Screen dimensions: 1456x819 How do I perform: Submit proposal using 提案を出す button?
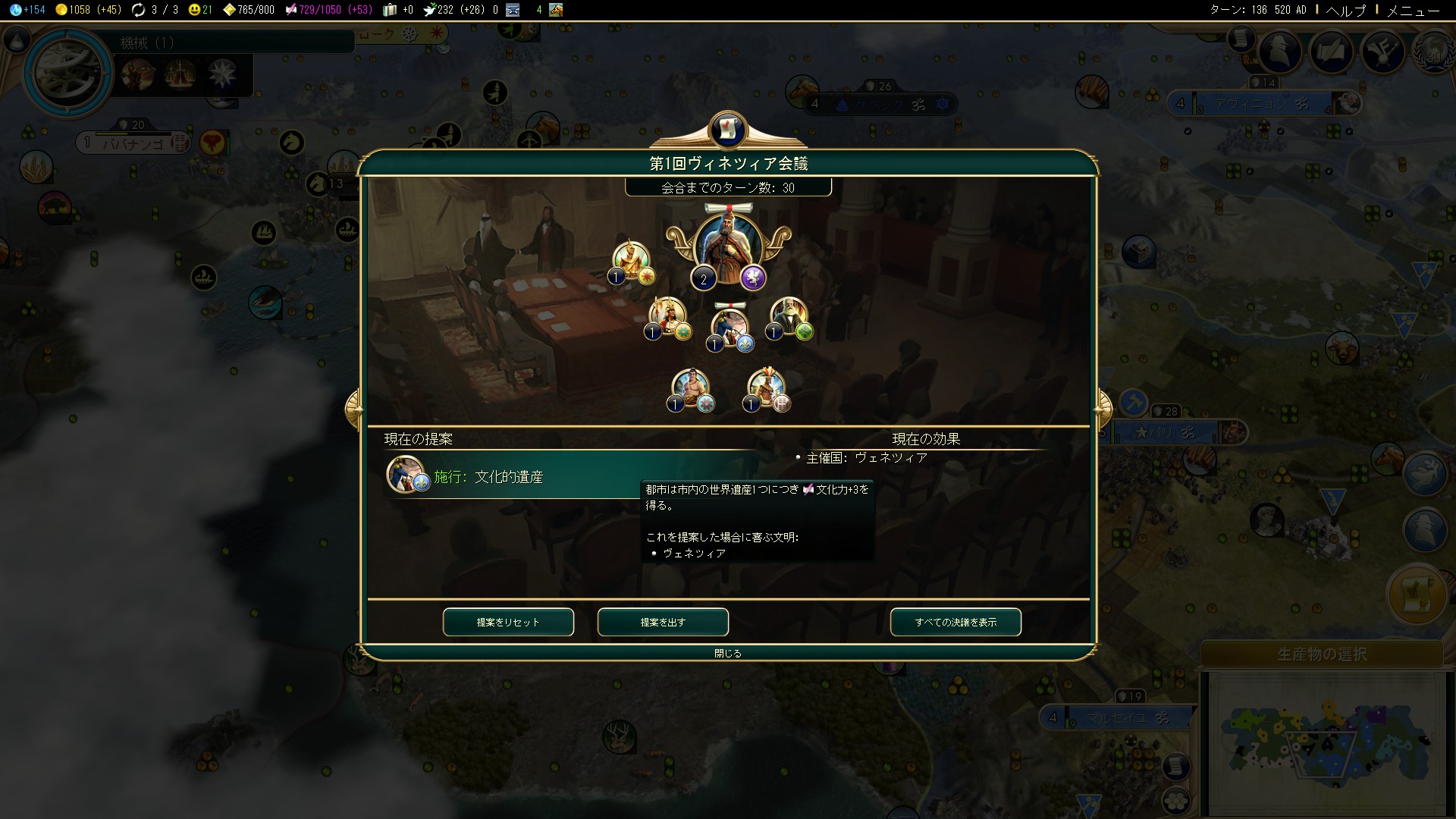click(663, 622)
